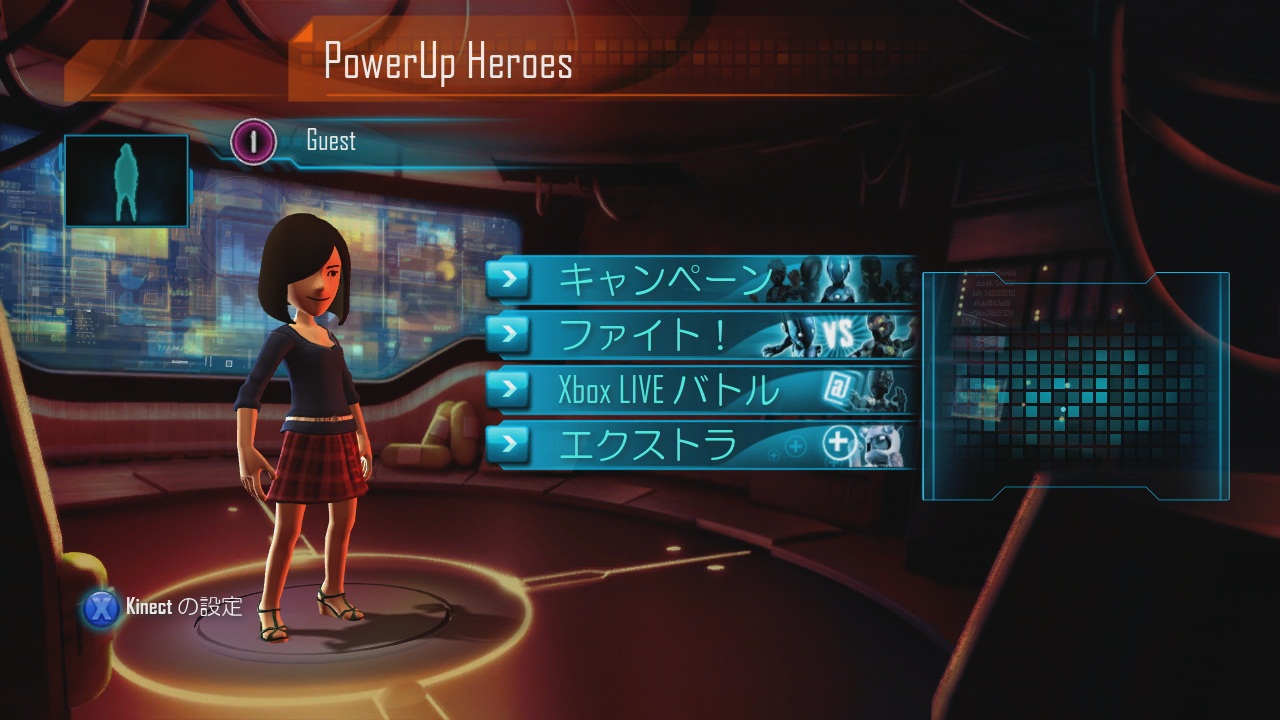The height and width of the screenshot is (720, 1280).
Task: Select the Guest player profile
Action: click(x=330, y=141)
